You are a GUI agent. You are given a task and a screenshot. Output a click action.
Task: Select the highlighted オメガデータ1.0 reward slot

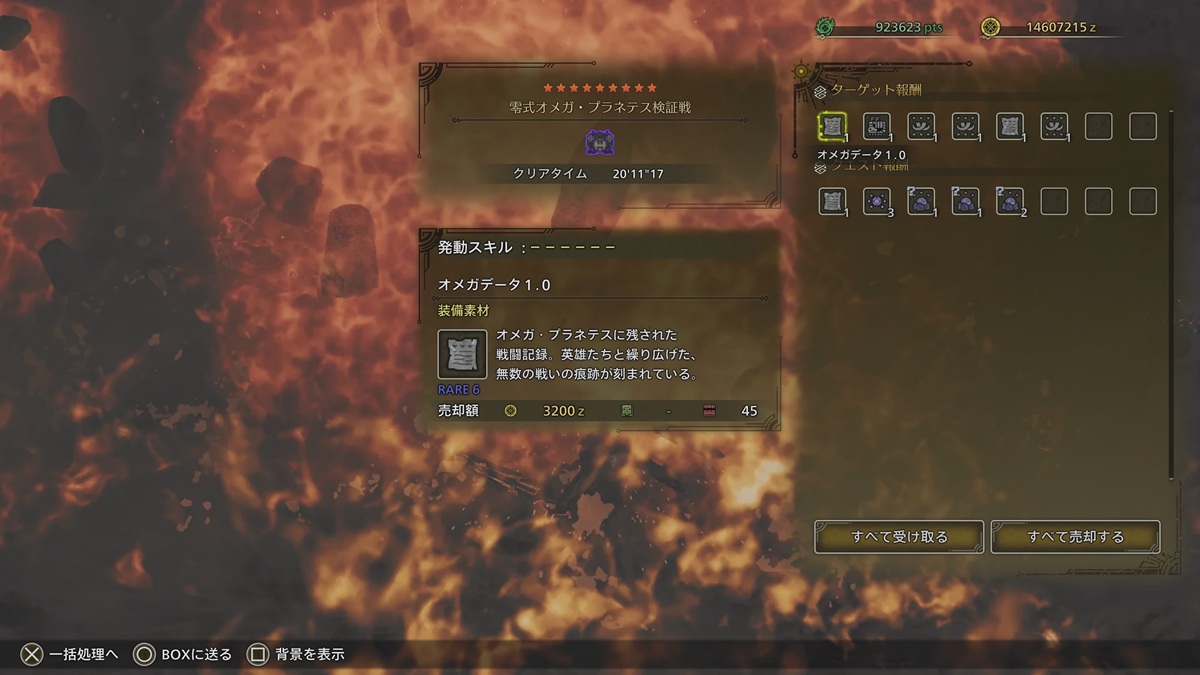coord(833,127)
